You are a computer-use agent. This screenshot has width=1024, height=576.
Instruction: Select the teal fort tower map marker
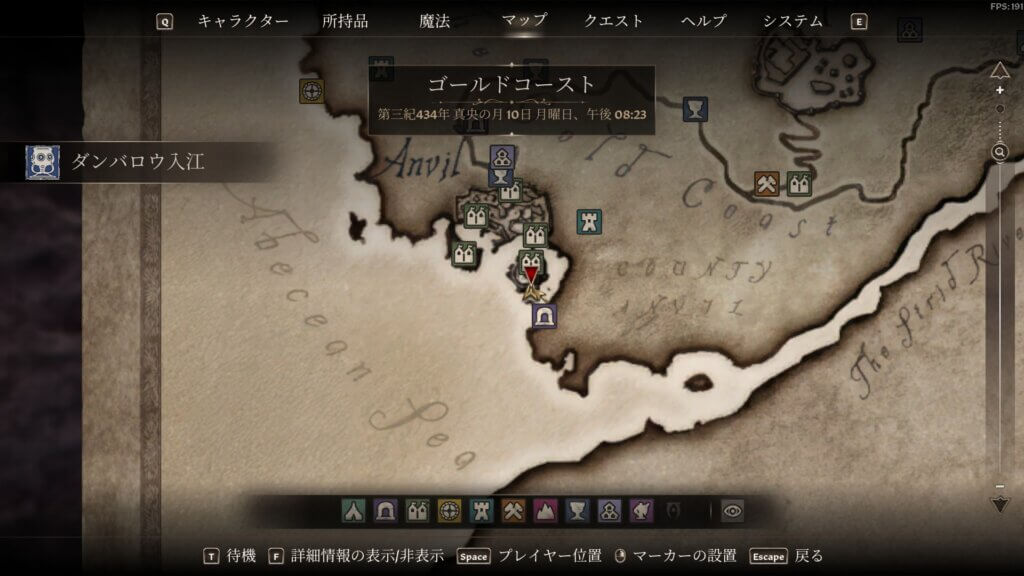589,221
